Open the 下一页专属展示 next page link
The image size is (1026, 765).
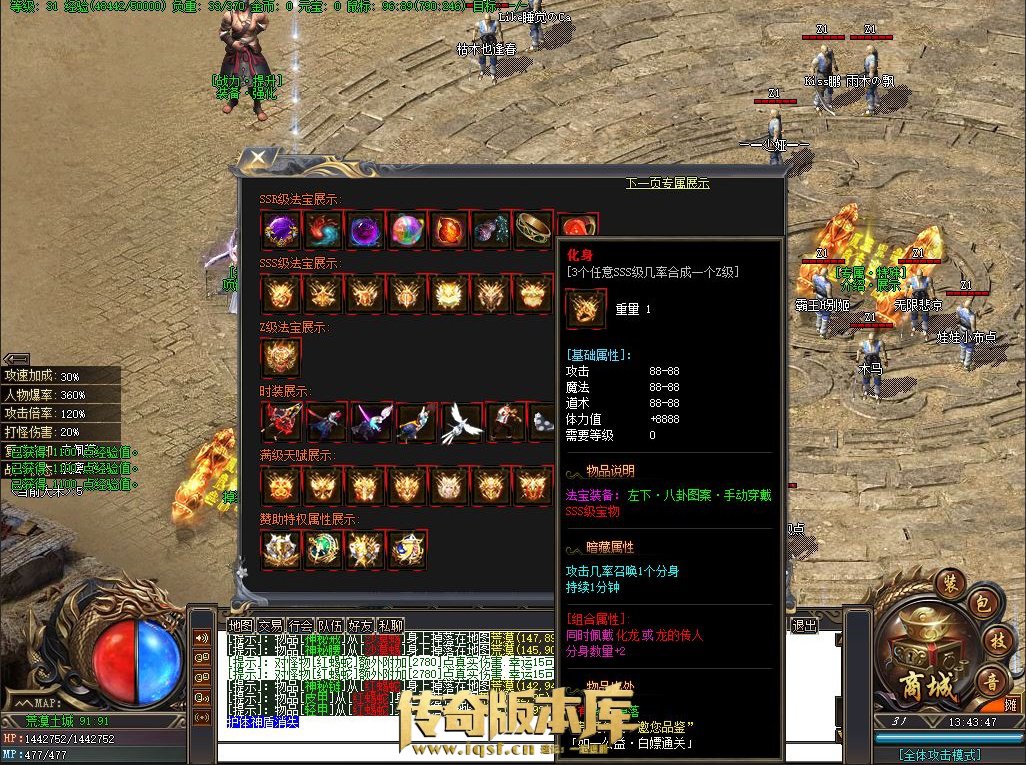[x=667, y=183]
